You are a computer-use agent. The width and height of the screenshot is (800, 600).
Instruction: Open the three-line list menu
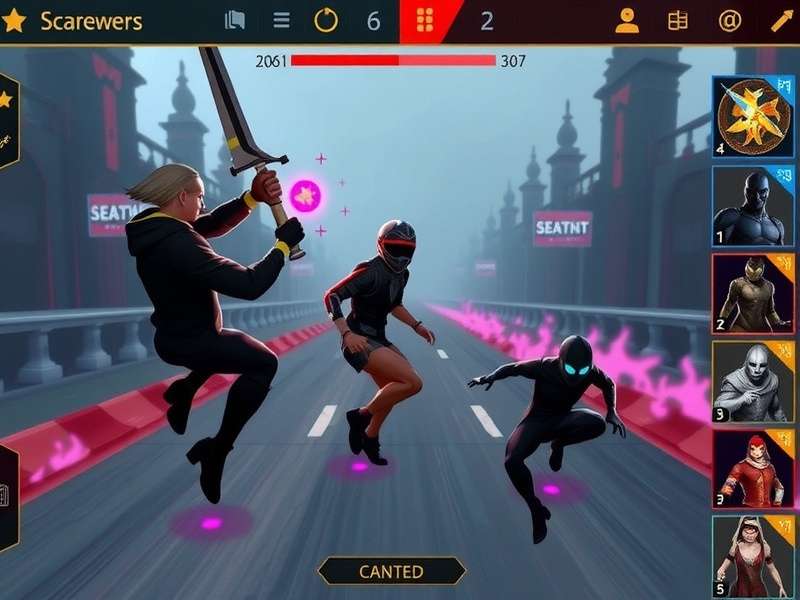click(x=282, y=21)
